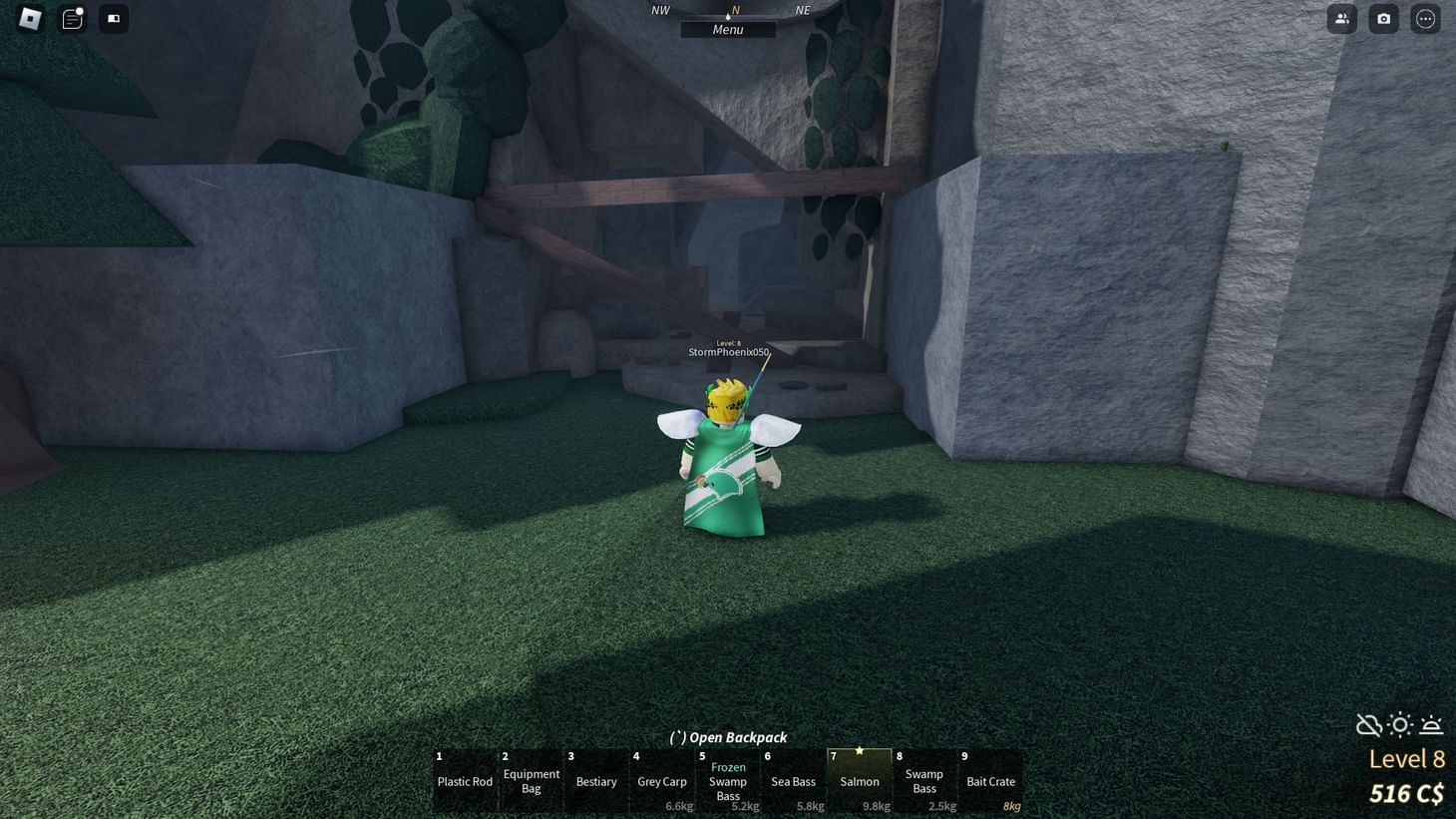Viewport: 1456px width, 819px height.
Task: Click the 516 C$ currency display
Action: 1406,794
